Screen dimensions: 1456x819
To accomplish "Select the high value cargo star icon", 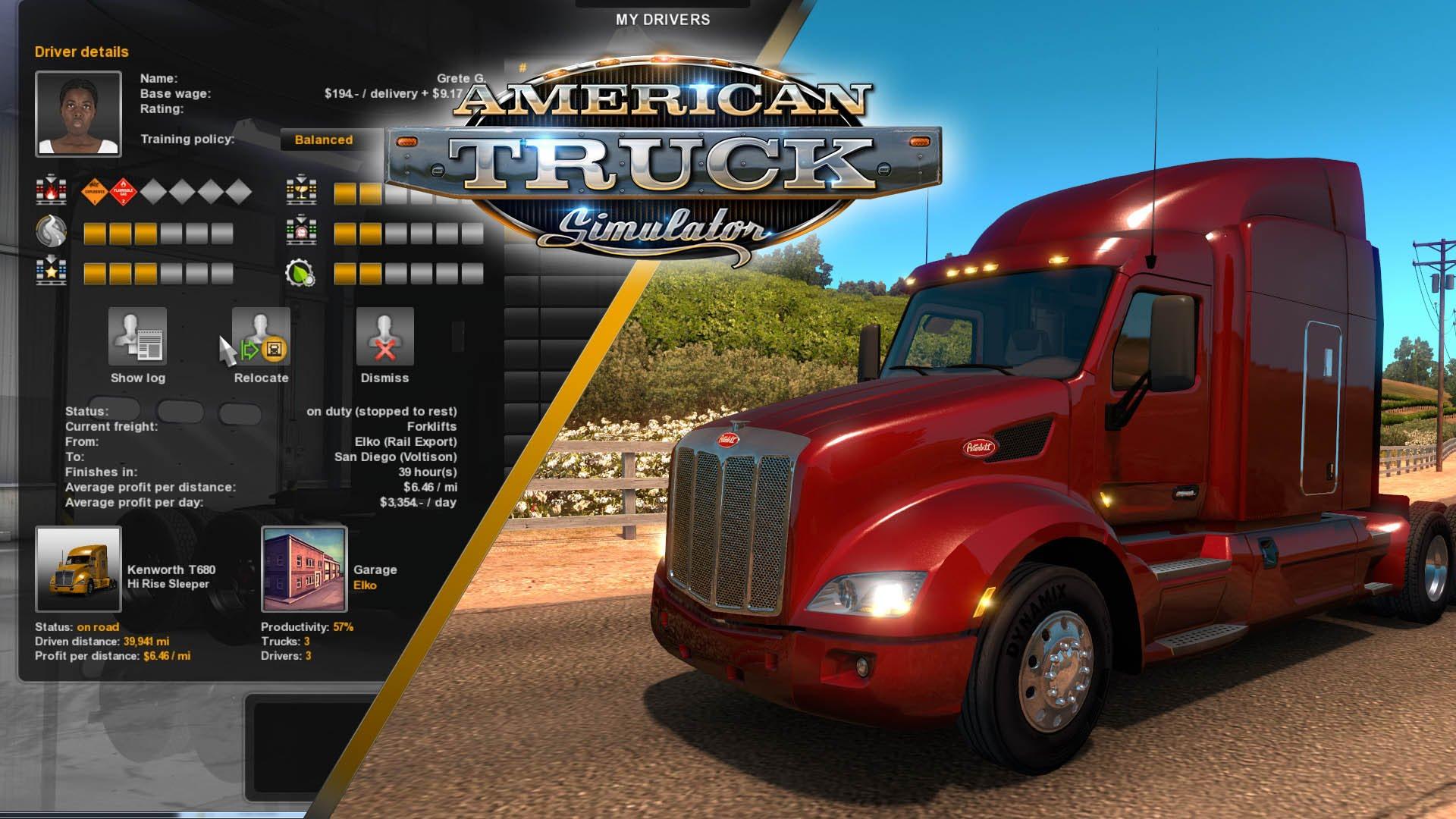I will [50, 271].
